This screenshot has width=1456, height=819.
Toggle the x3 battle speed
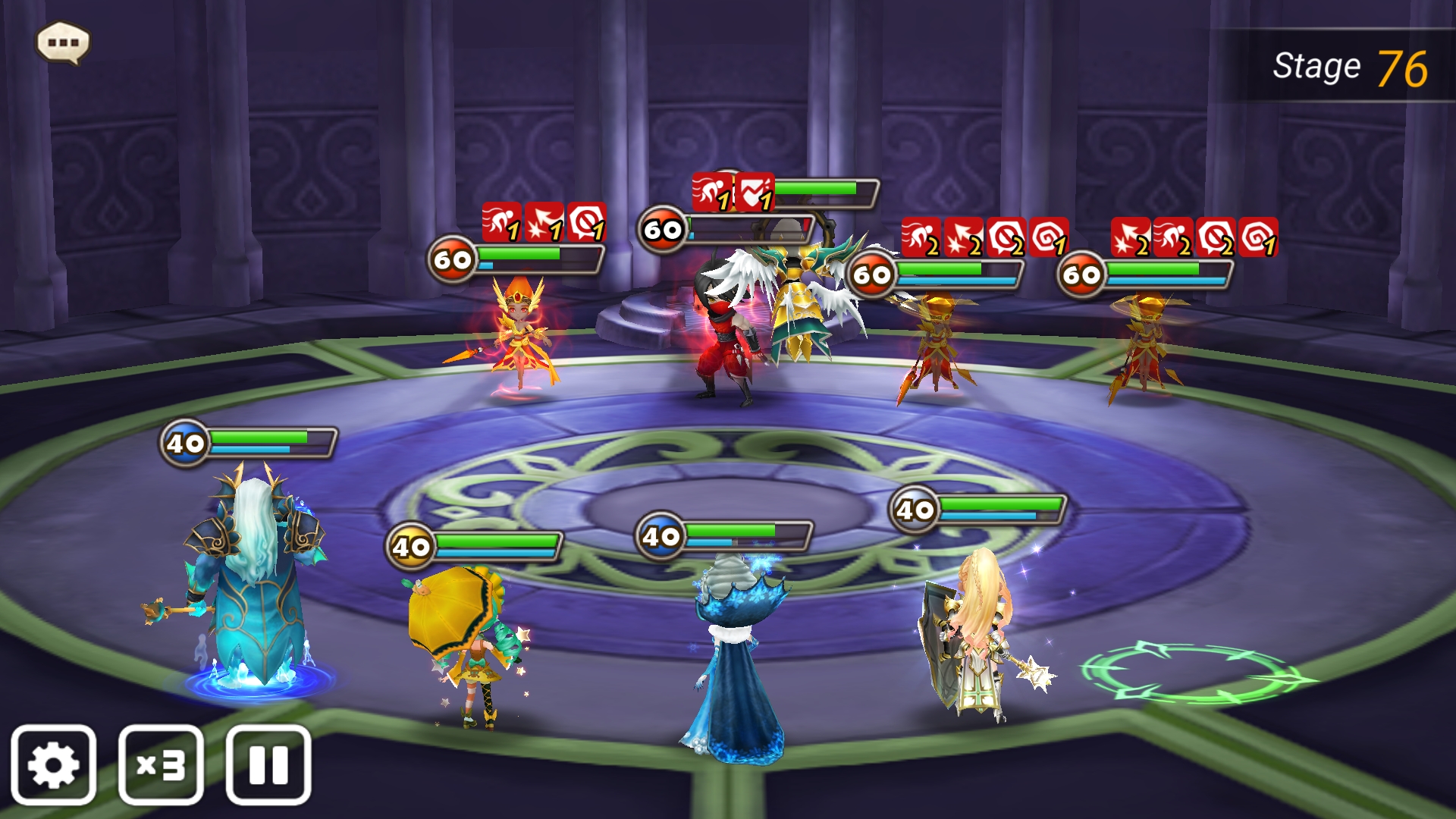click(161, 764)
